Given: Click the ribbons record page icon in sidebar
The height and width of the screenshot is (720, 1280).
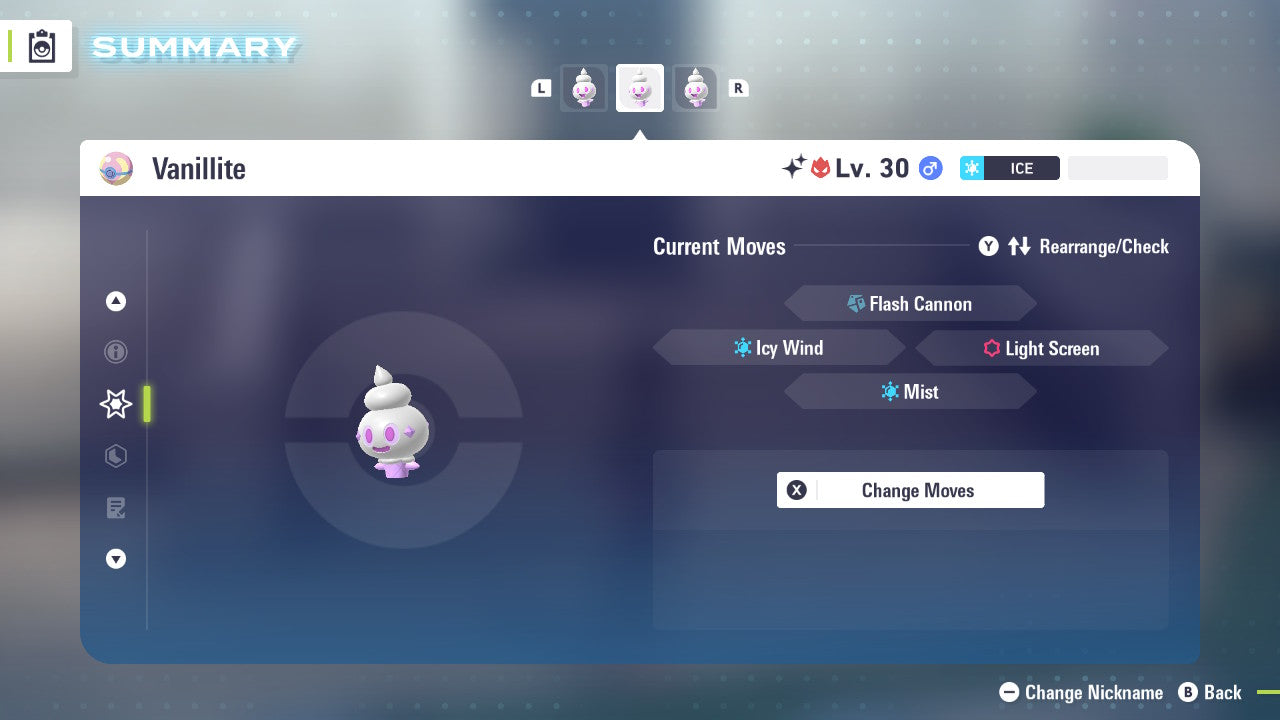Looking at the screenshot, I should point(116,508).
